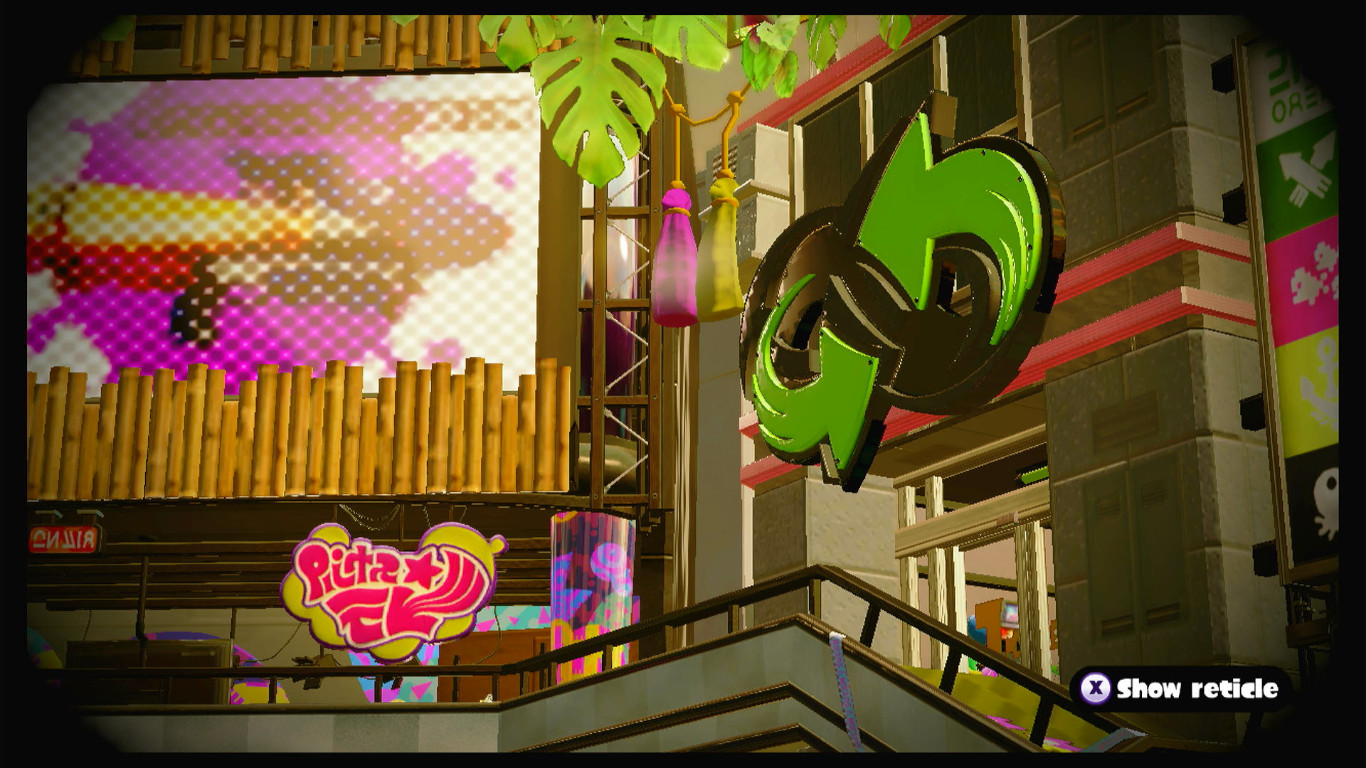Click the X button icon beside Show reticle
This screenshot has height=768, width=1366.
[1095, 688]
